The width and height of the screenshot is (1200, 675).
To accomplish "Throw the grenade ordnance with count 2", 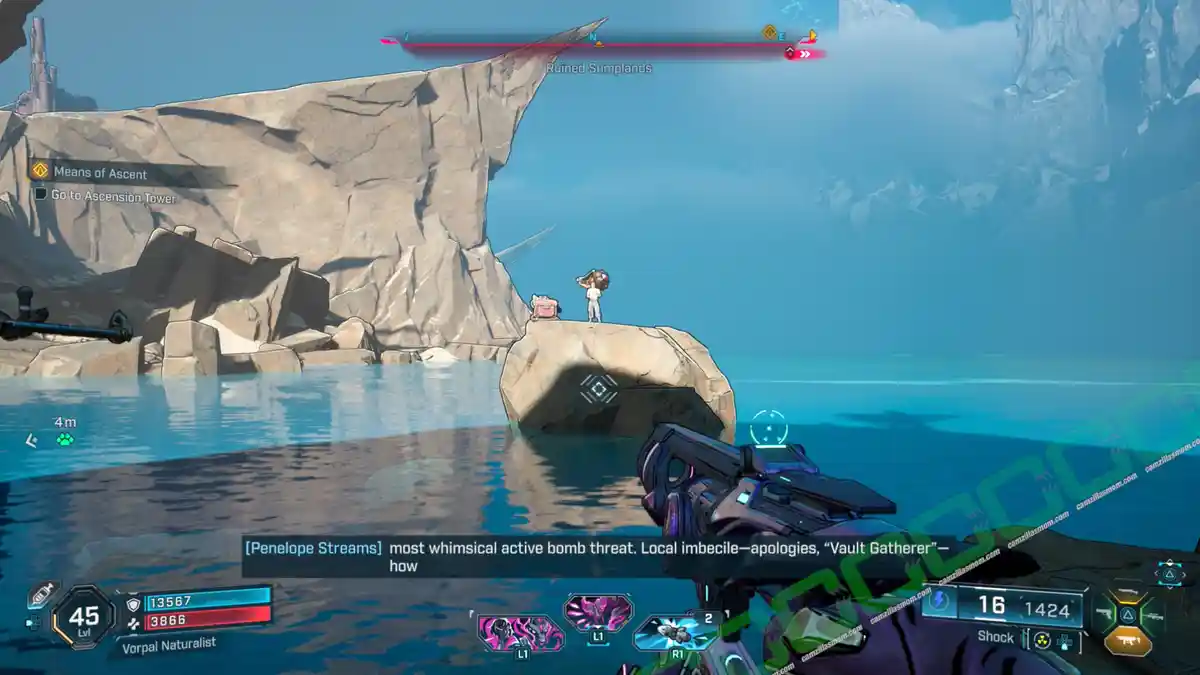I will coord(677,632).
